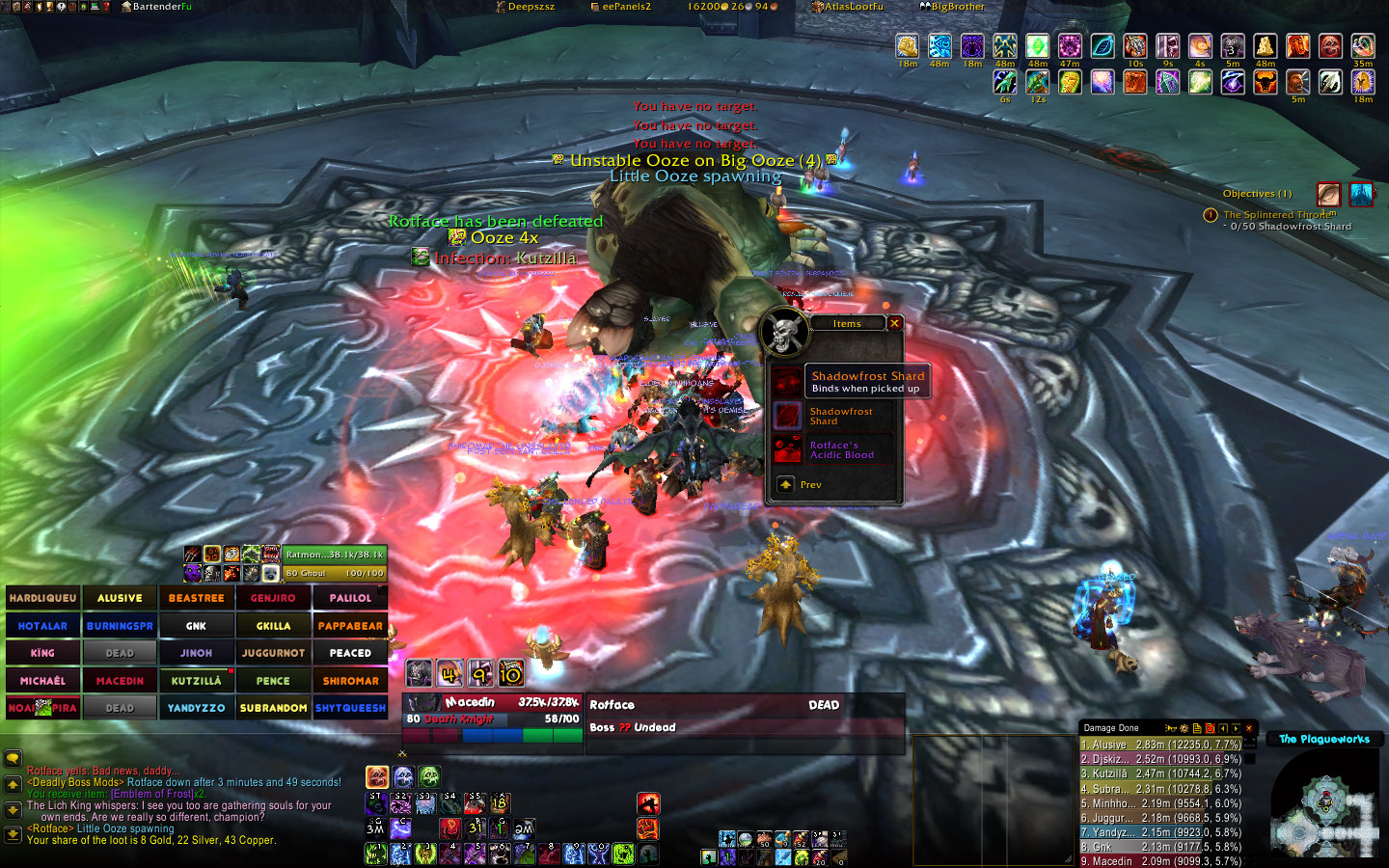Screen dimensions: 1389x868
Task: Show Alusive's damage details row
Action: coord(1160,745)
